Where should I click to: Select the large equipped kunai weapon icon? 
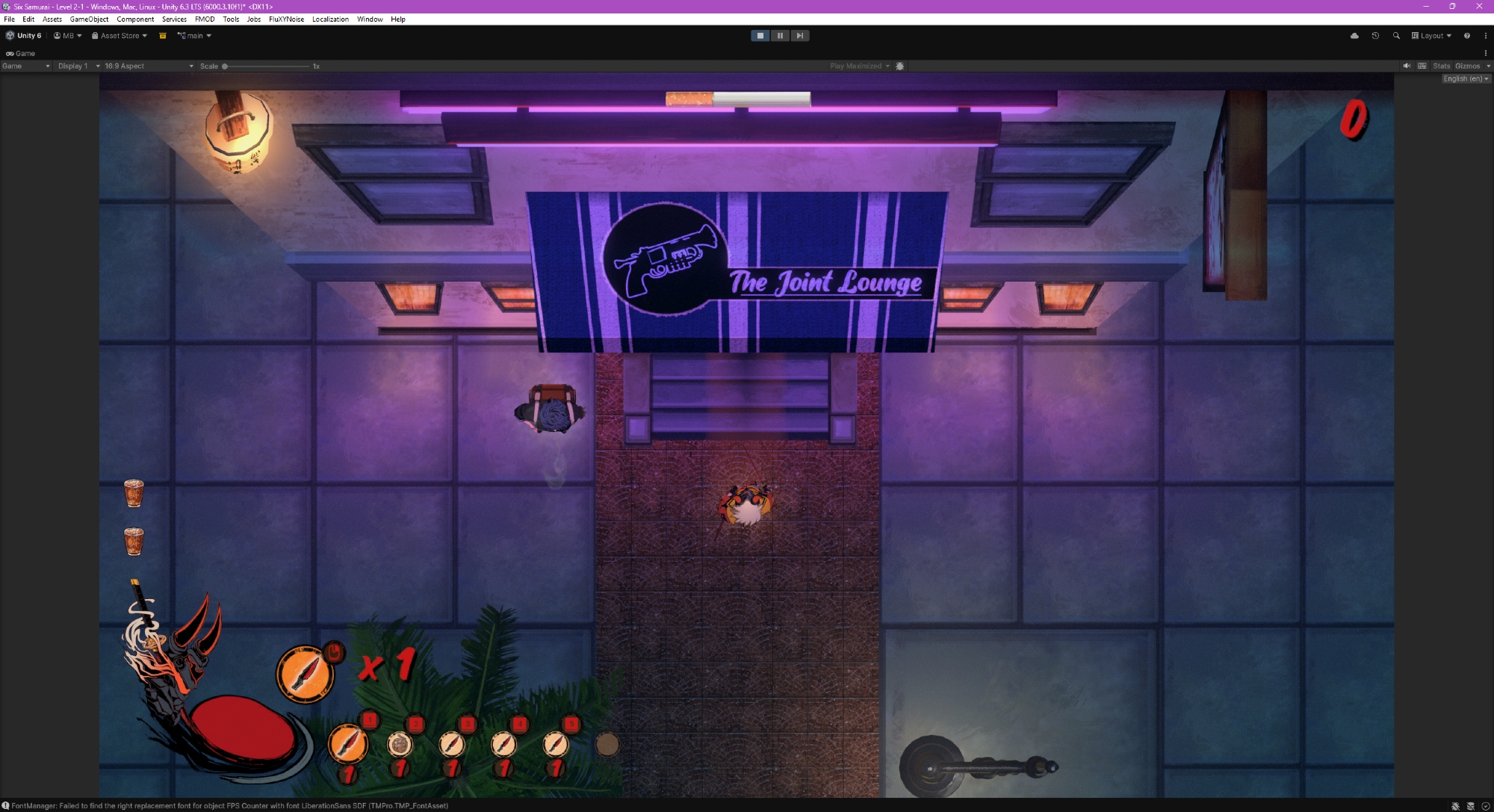[305, 674]
